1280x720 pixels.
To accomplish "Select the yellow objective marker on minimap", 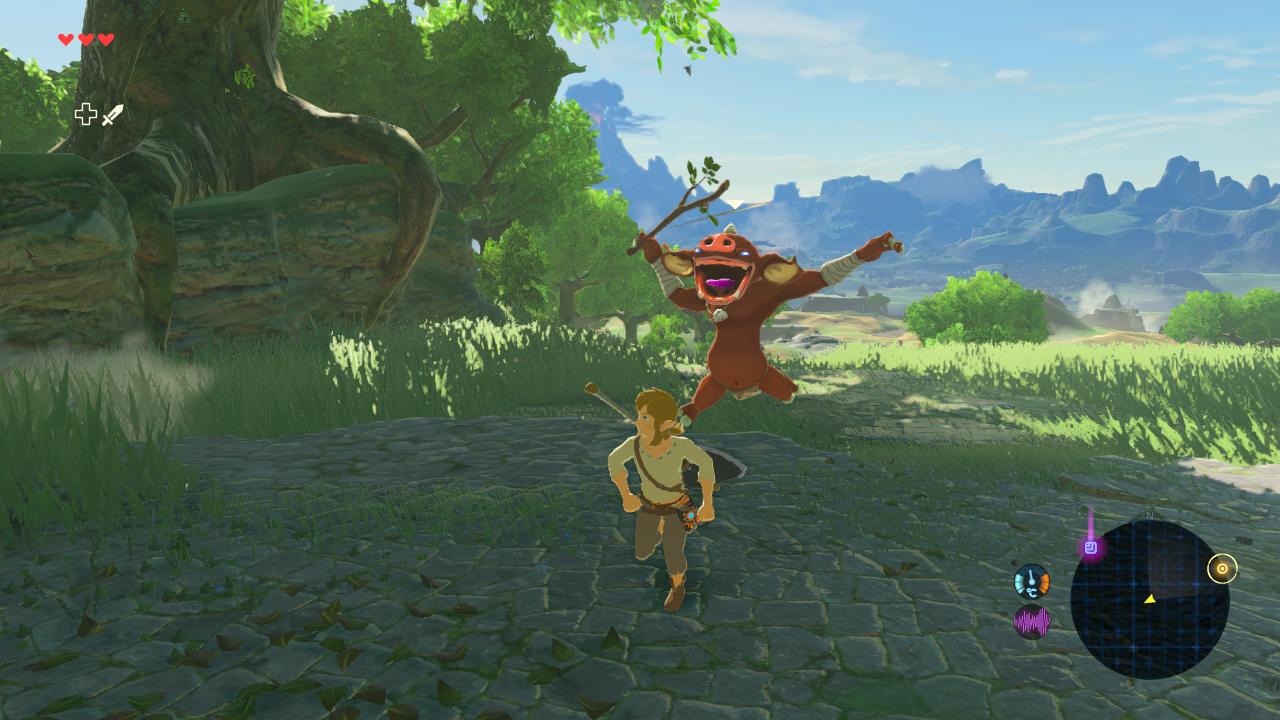I will coord(1221,569).
